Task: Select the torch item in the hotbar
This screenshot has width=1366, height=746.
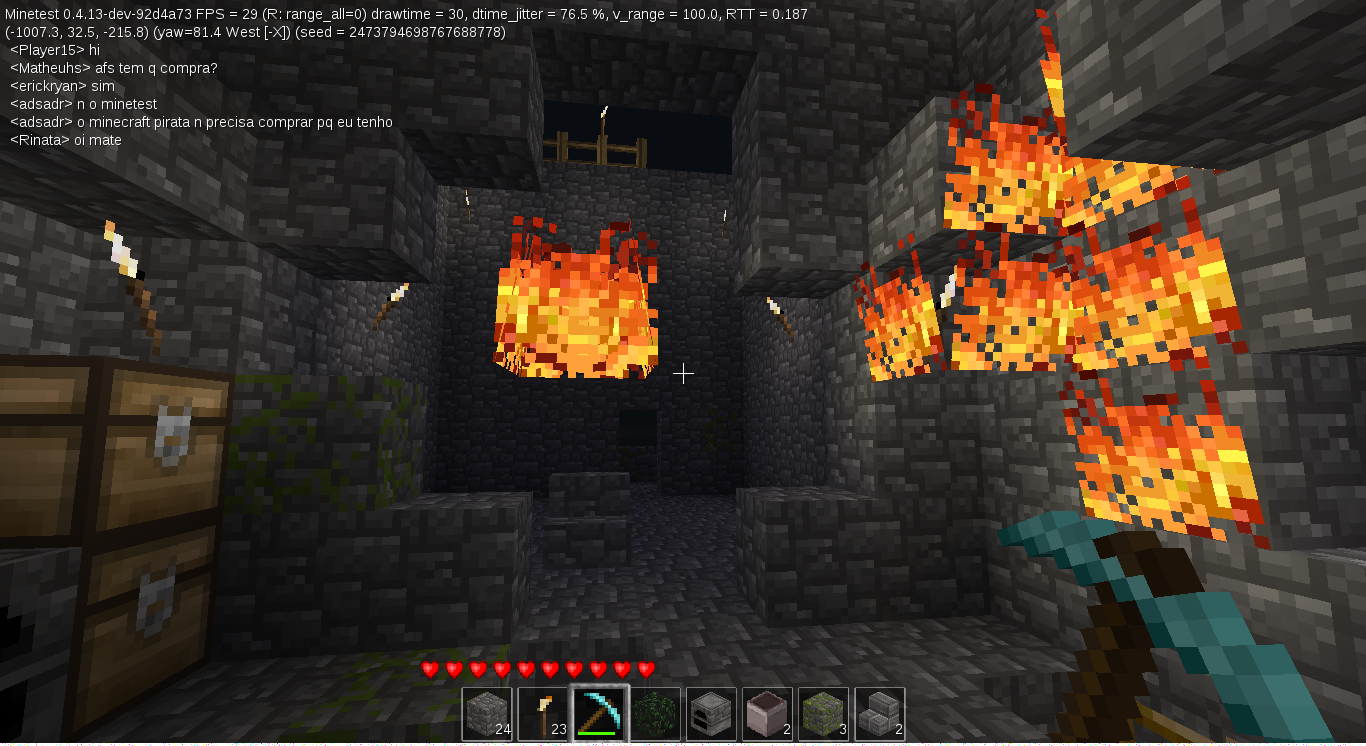Action: [x=543, y=711]
